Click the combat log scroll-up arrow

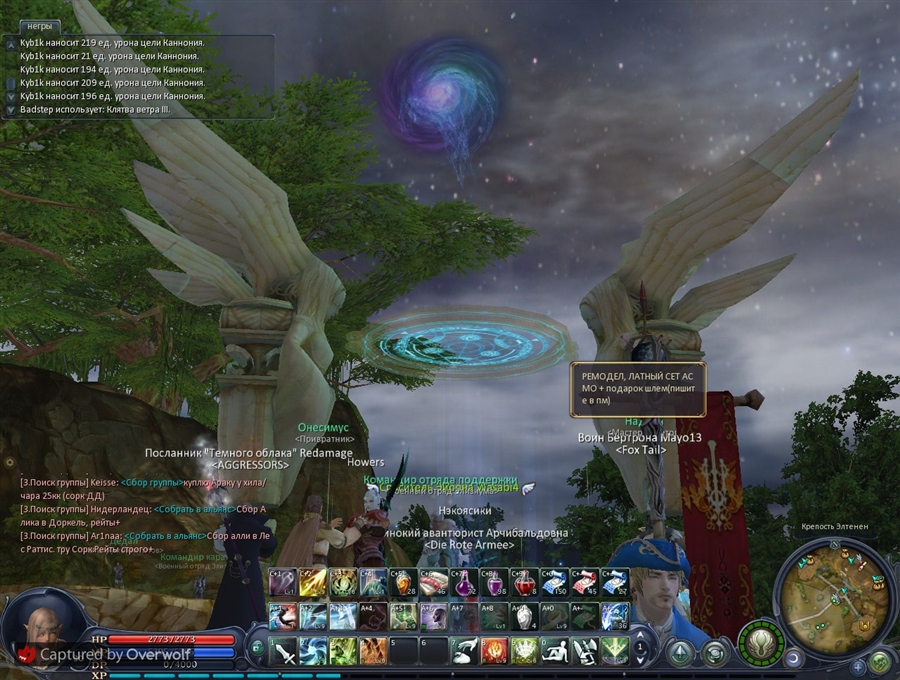(10, 45)
